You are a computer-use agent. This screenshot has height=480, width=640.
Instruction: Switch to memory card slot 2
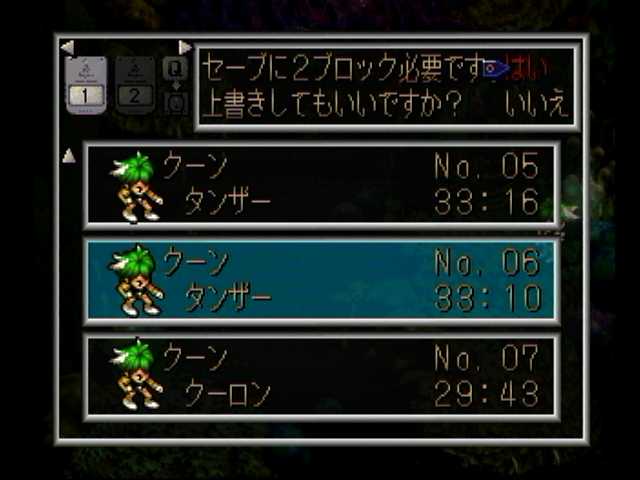(135, 84)
